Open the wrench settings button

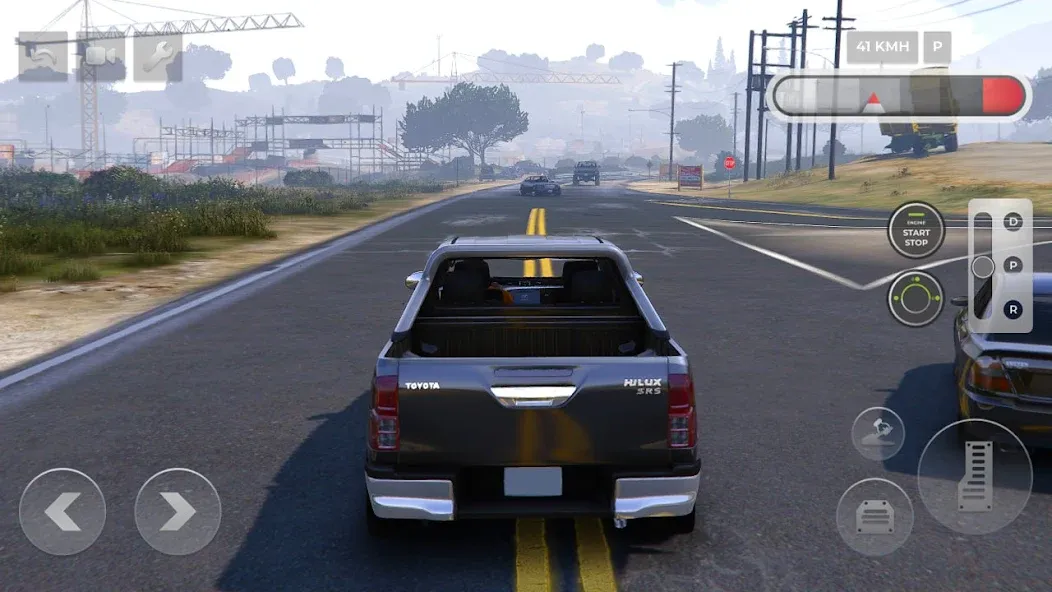pos(158,57)
